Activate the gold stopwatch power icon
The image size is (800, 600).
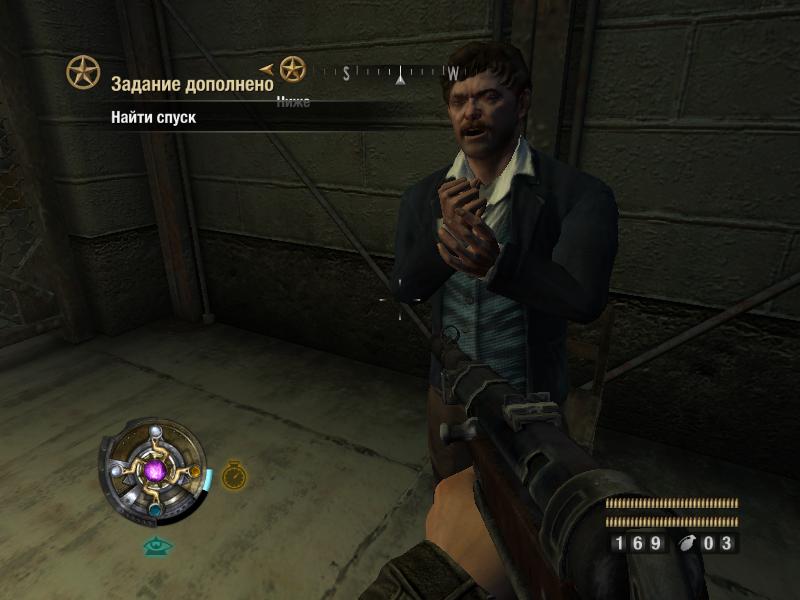click(x=234, y=475)
